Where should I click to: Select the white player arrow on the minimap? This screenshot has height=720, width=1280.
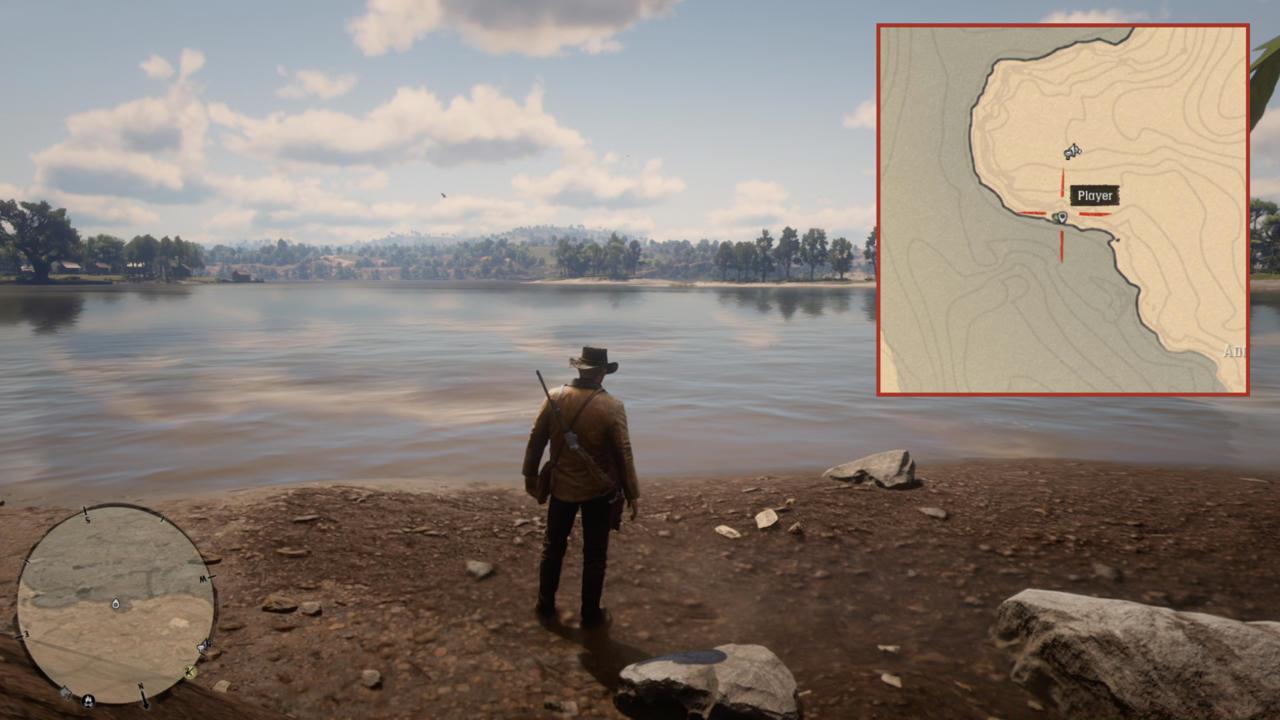(116, 604)
